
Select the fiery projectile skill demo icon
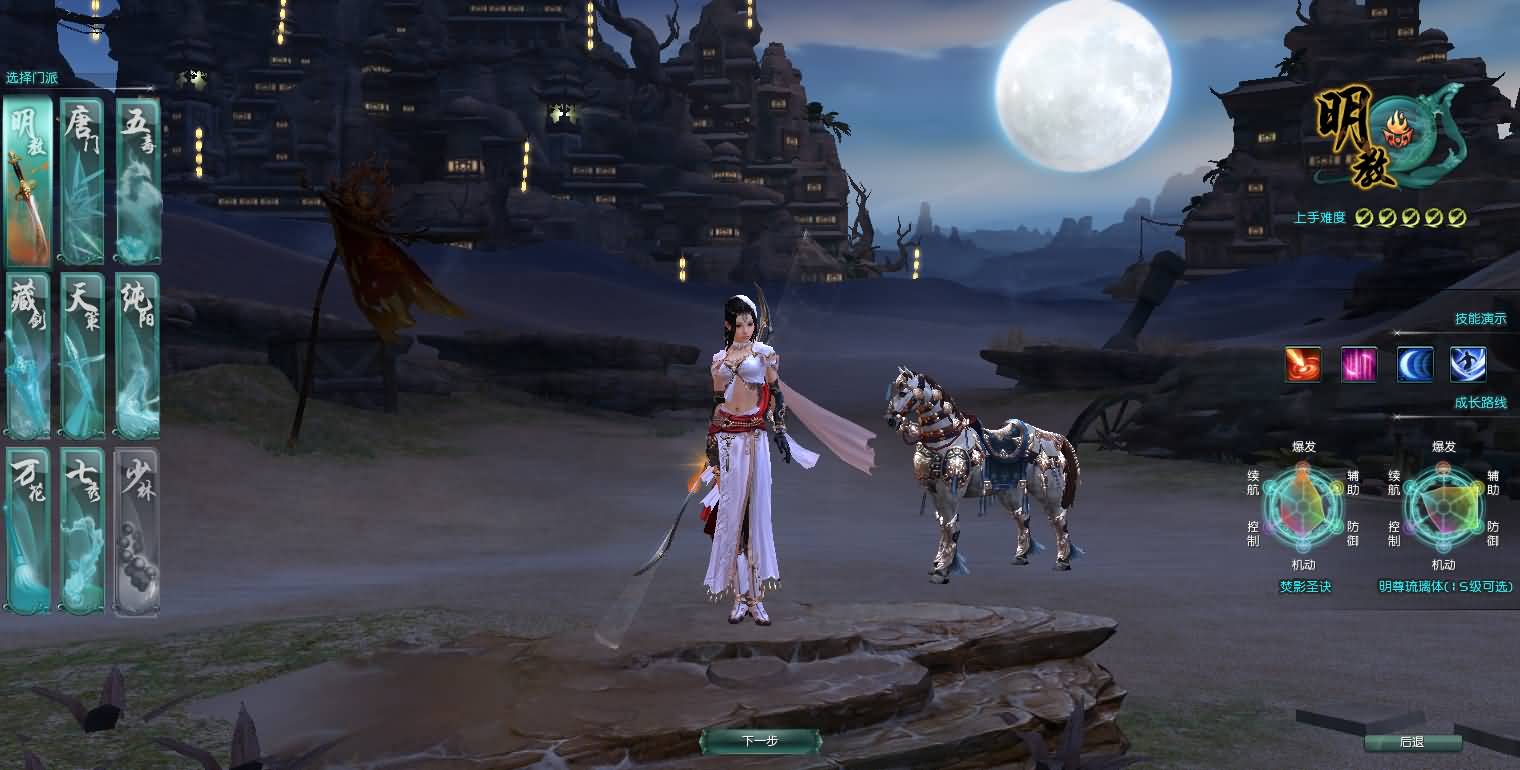pyautogui.click(x=1302, y=364)
